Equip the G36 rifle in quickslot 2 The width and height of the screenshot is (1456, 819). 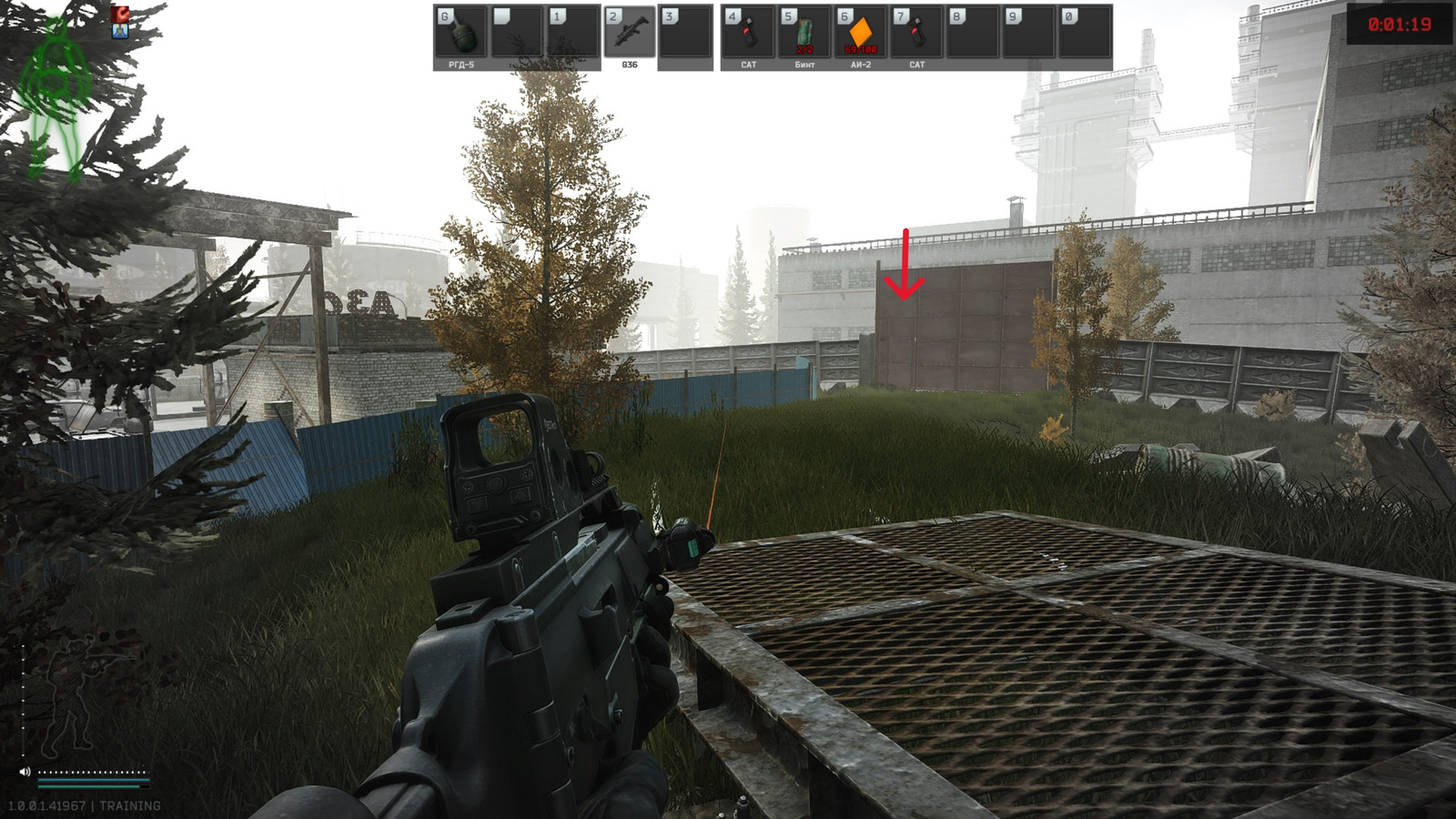tap(629, 33)
